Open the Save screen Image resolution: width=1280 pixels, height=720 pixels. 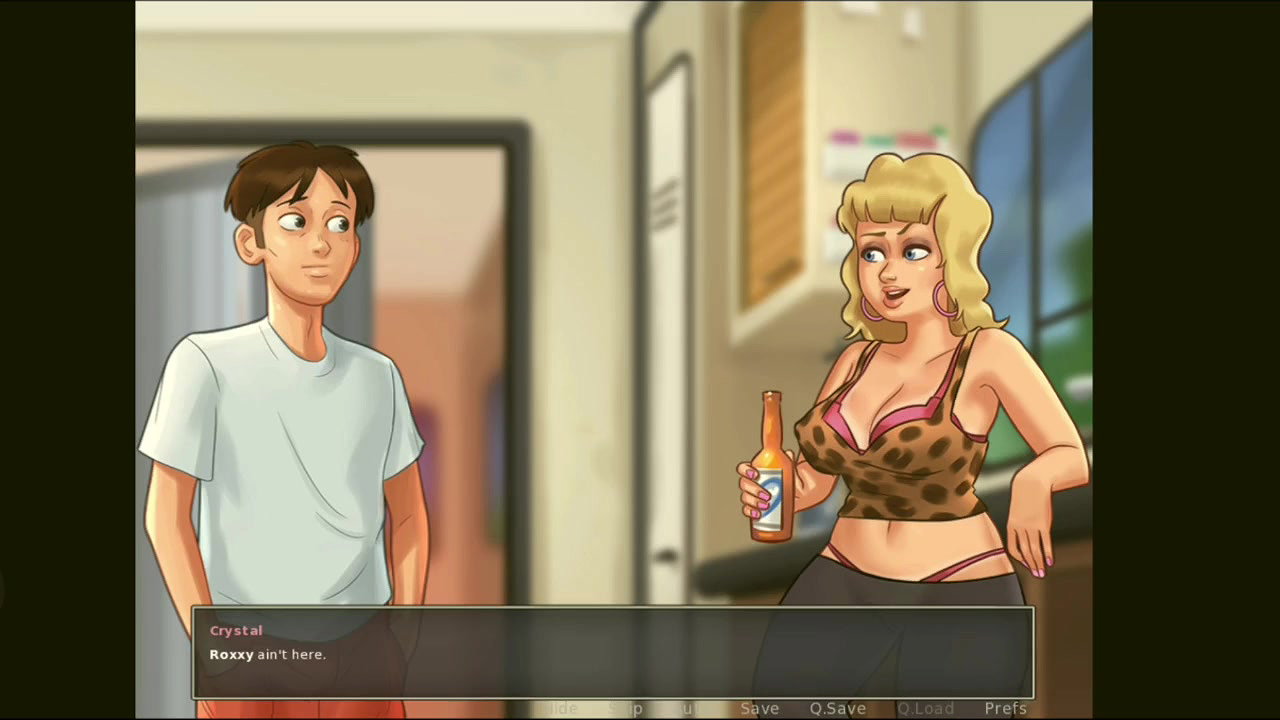pyautogui.click(x=759, y=708)
